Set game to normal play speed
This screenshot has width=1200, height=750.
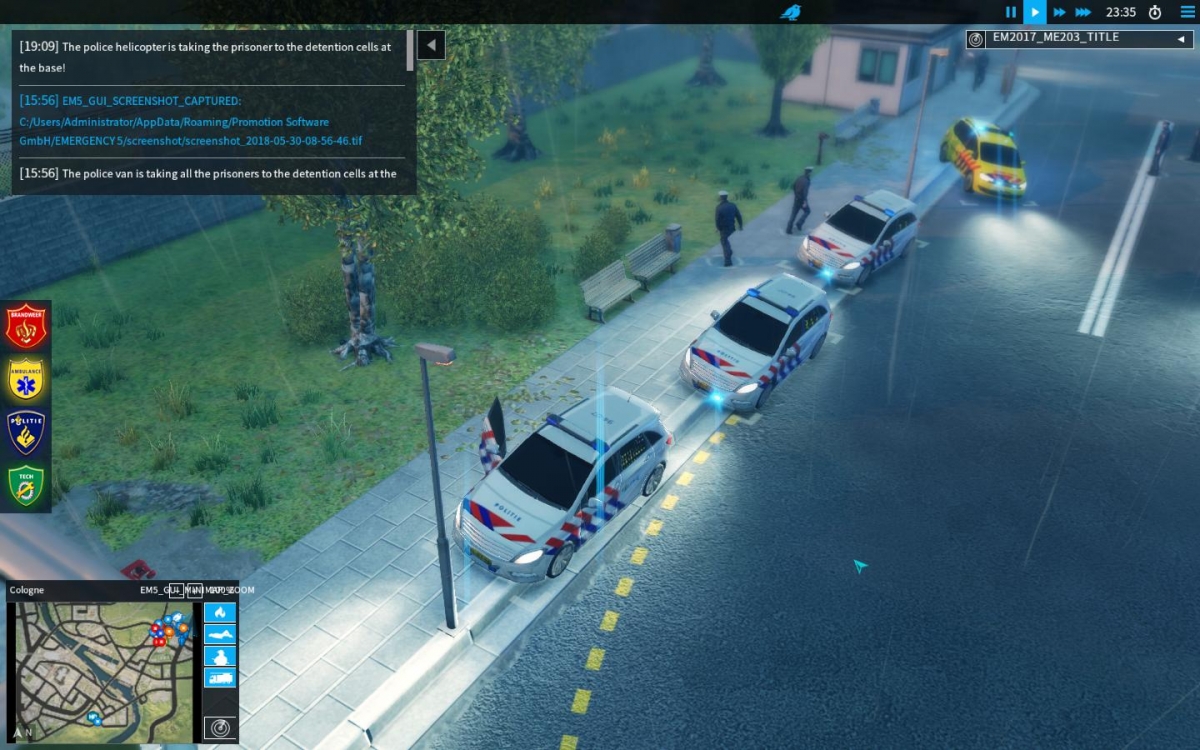coord(1035,12)
